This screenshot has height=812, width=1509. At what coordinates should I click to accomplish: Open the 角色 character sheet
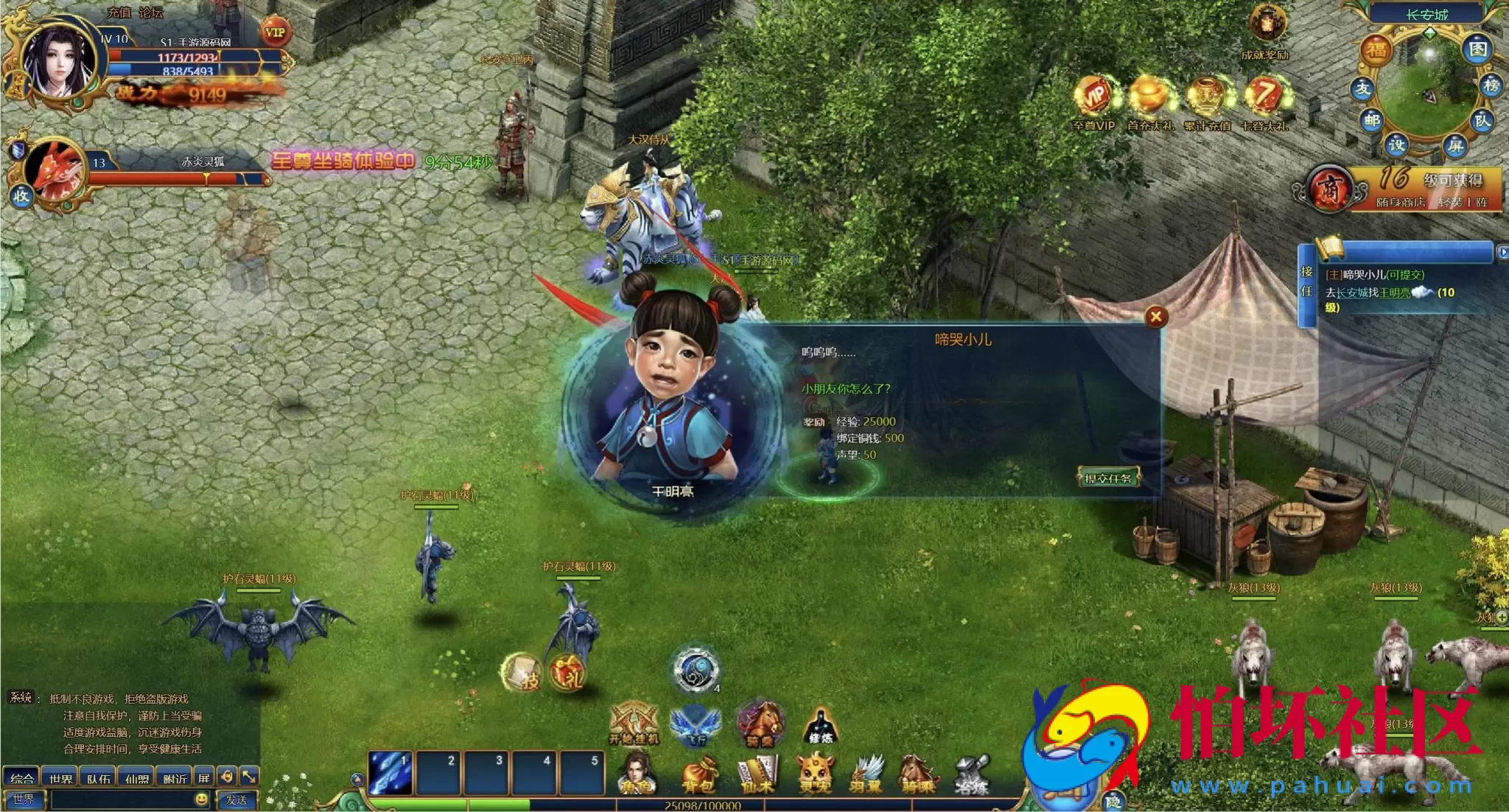click(x=637, y=775)
